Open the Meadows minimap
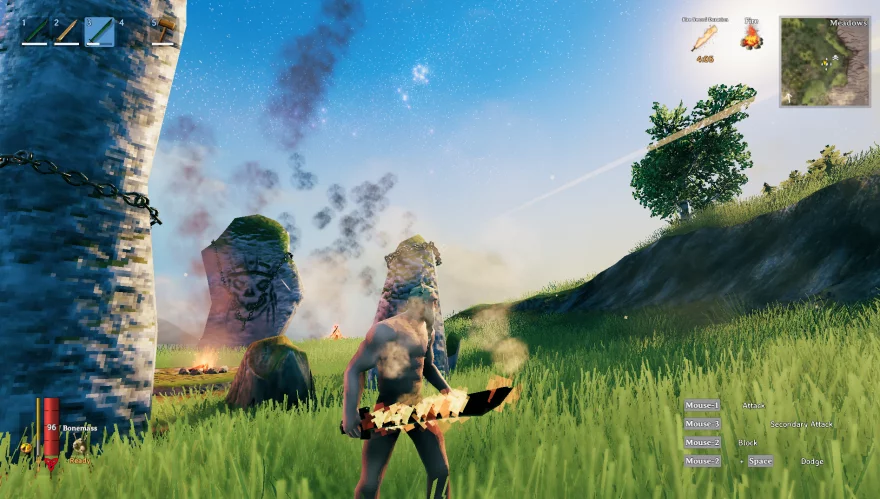 [824, 61]
